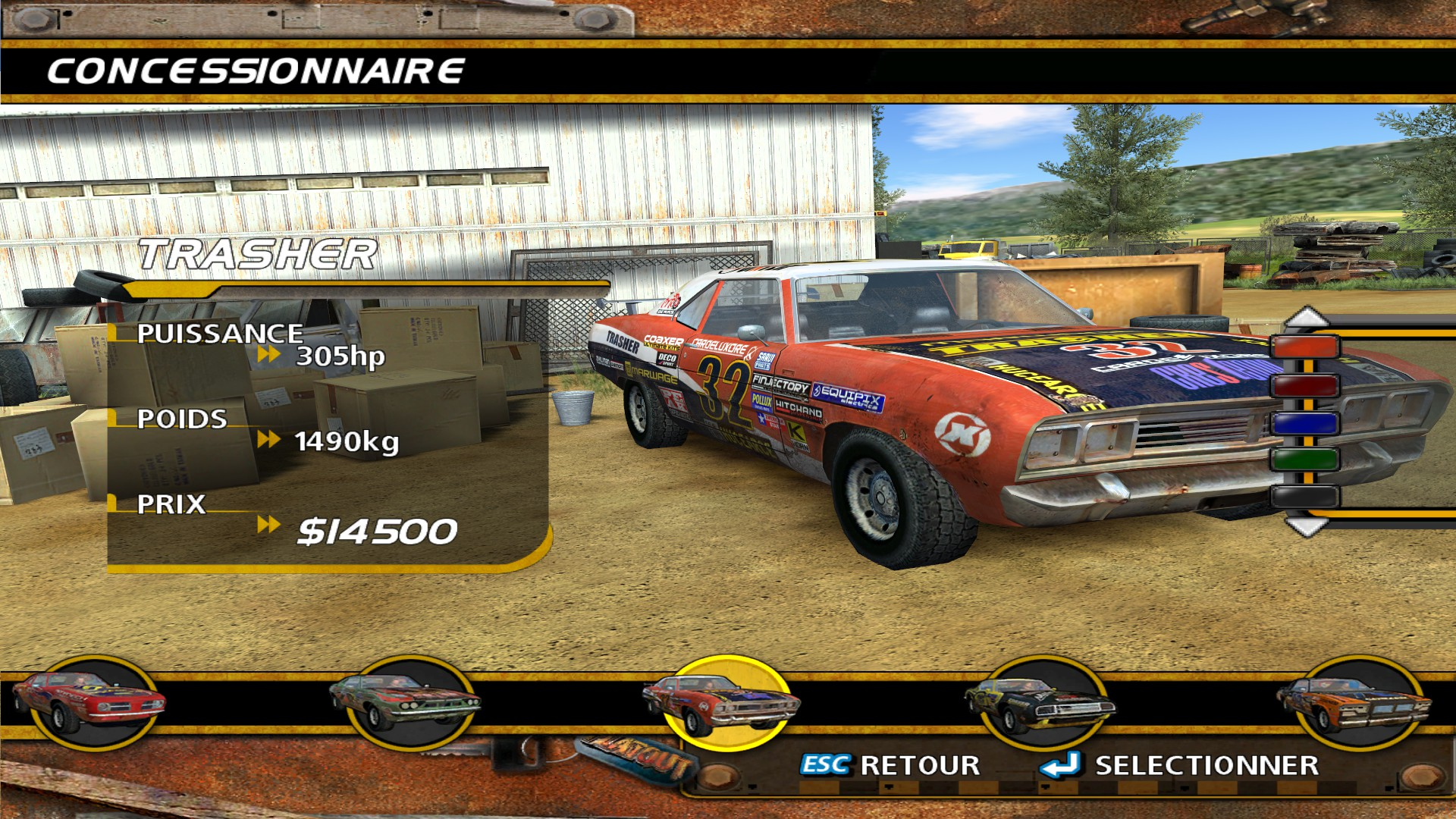1456x819 pixels.
Task: Select the black paint swatch
Action: (1305, 497)
